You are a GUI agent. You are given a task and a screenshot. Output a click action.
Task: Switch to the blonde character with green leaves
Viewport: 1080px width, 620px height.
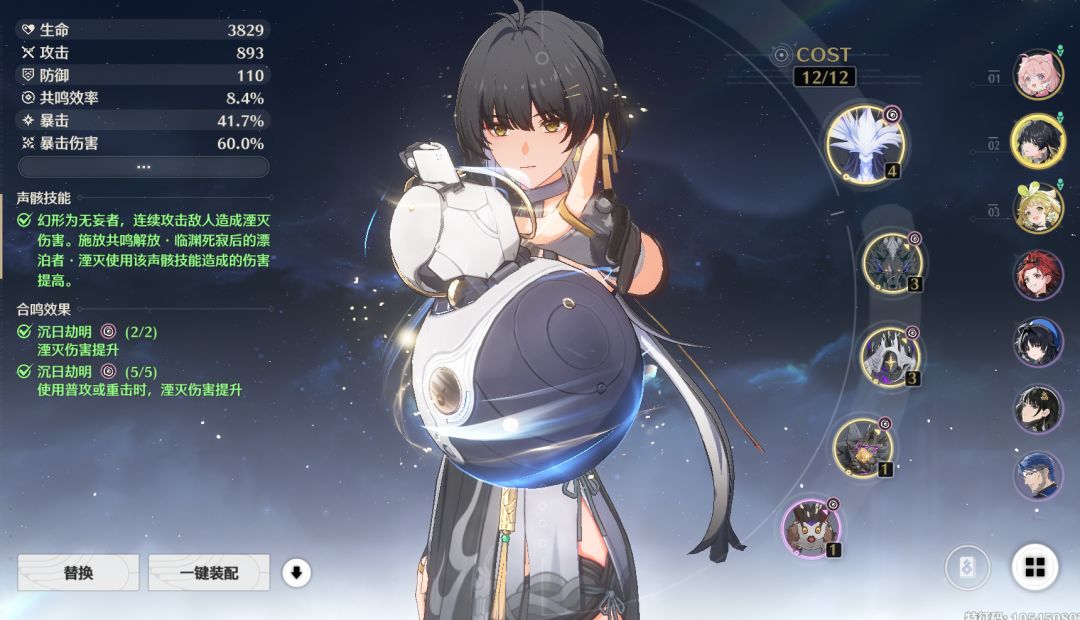pyautogui.click(x=1038, y=207)
